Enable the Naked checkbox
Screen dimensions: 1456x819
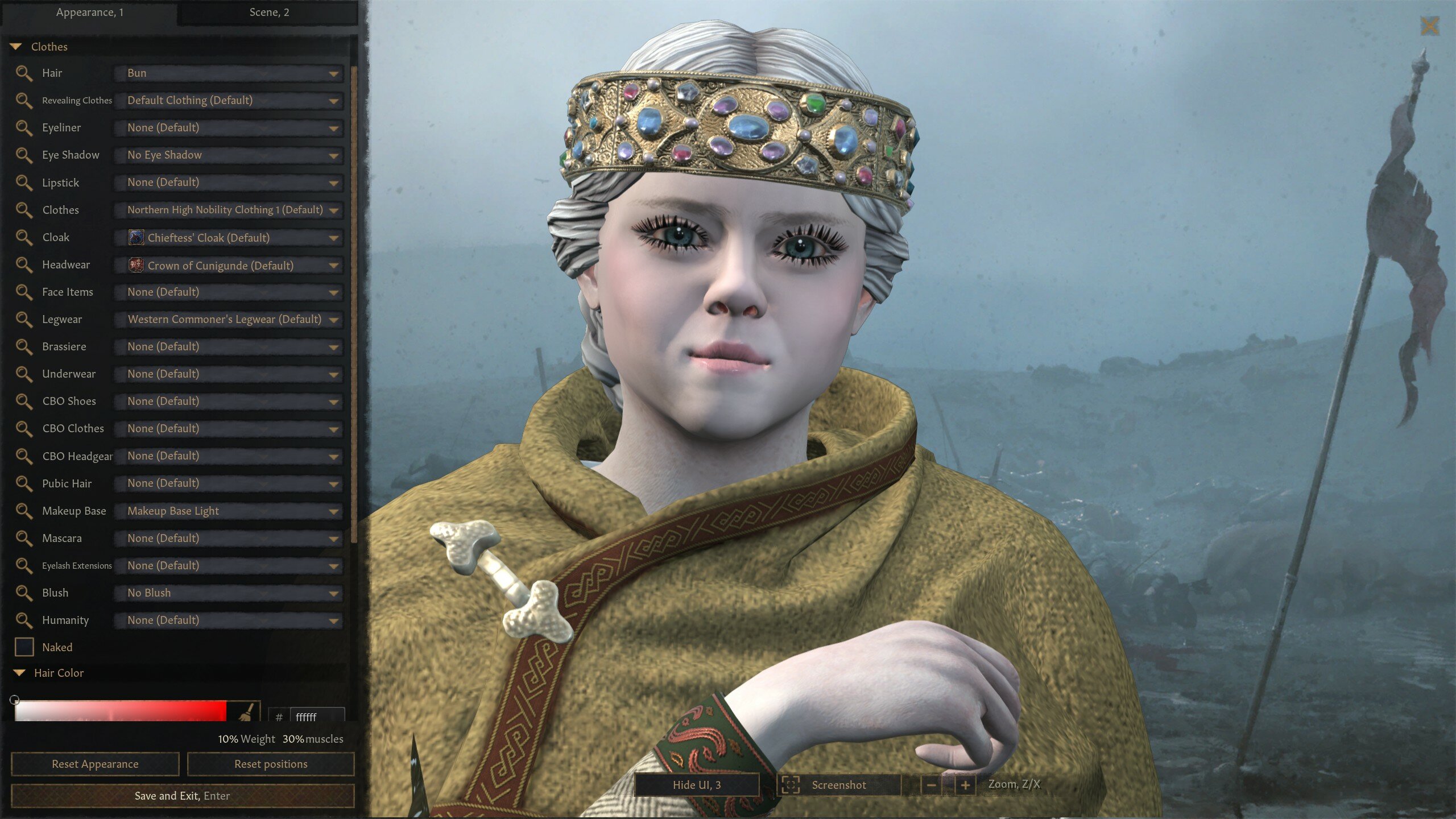(x=25, y=647)
